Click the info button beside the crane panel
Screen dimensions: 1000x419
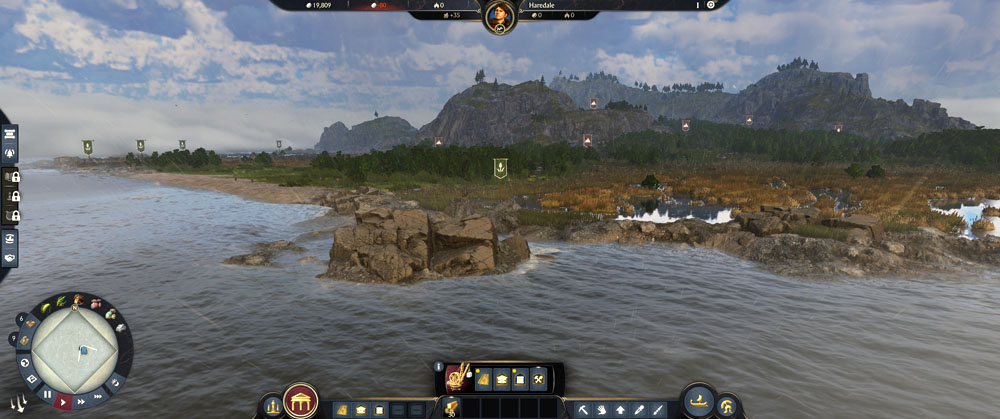[439, 366]
